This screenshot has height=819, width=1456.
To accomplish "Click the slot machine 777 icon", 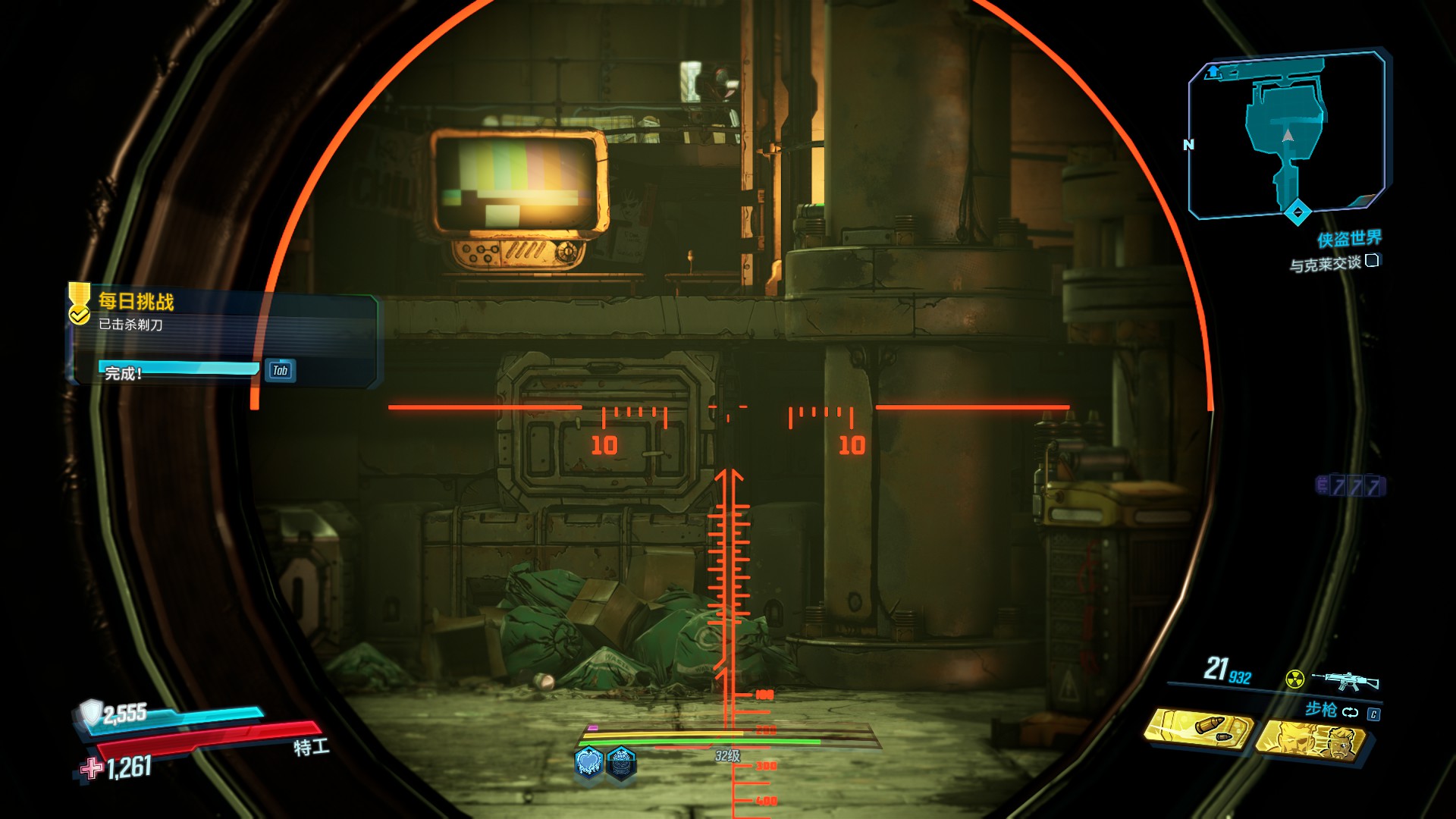I will pyautogui.click(x=1351, y=485).
